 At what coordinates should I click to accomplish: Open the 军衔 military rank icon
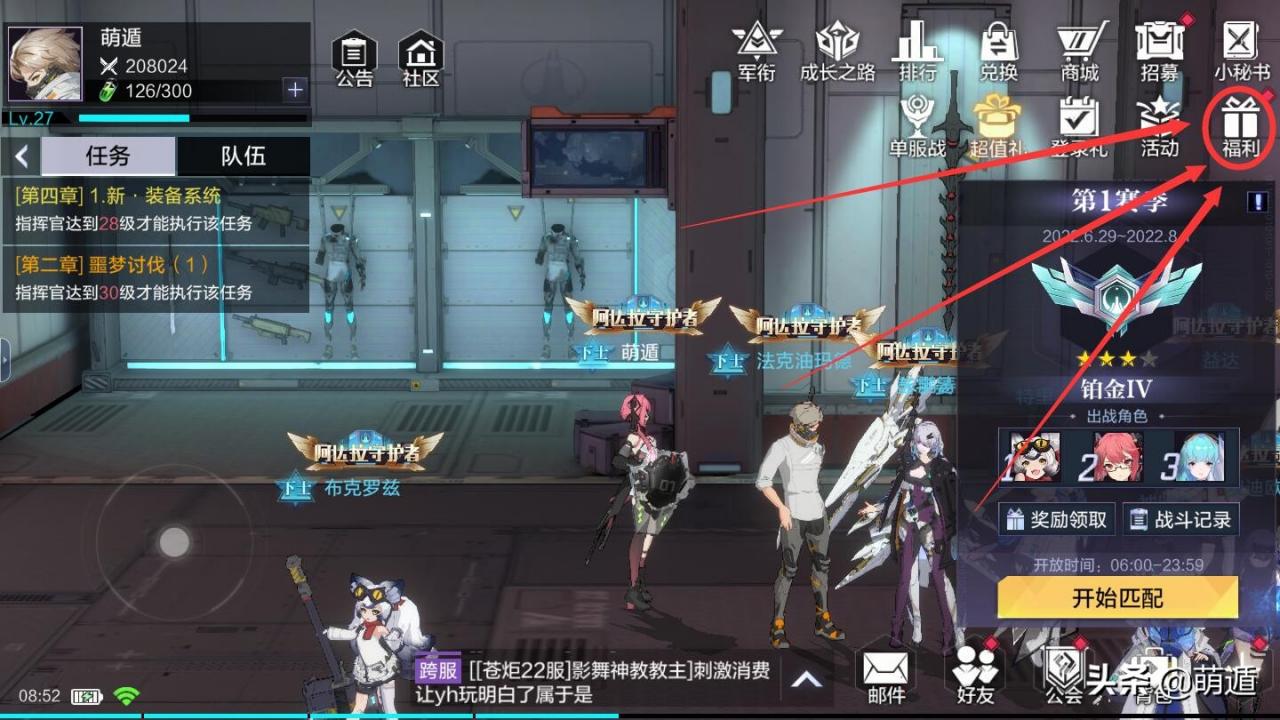[x=757, y=50]
